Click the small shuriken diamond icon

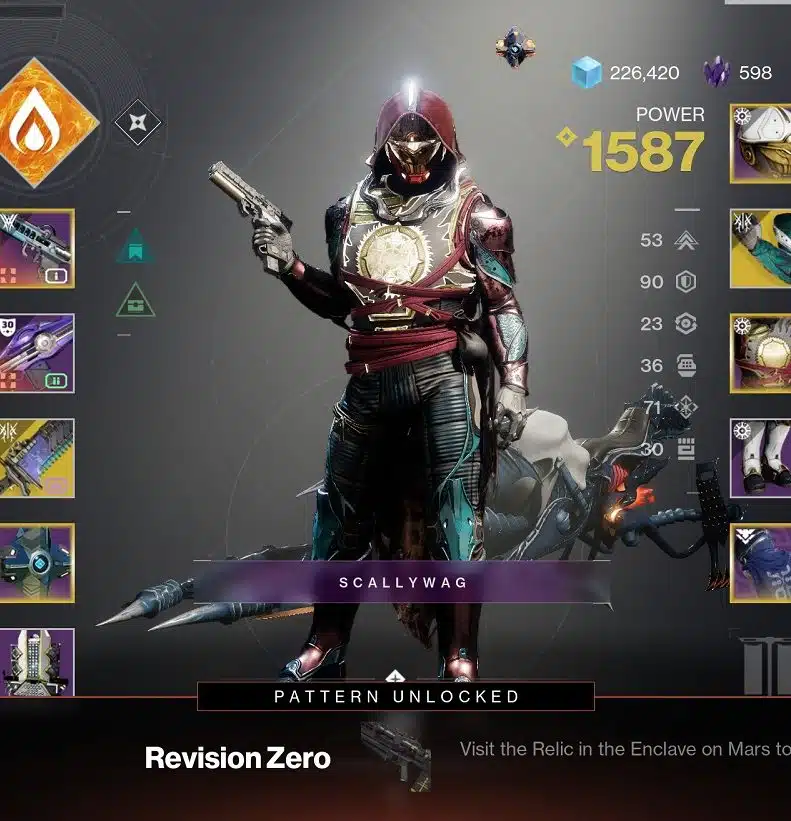tap(137, 124)
